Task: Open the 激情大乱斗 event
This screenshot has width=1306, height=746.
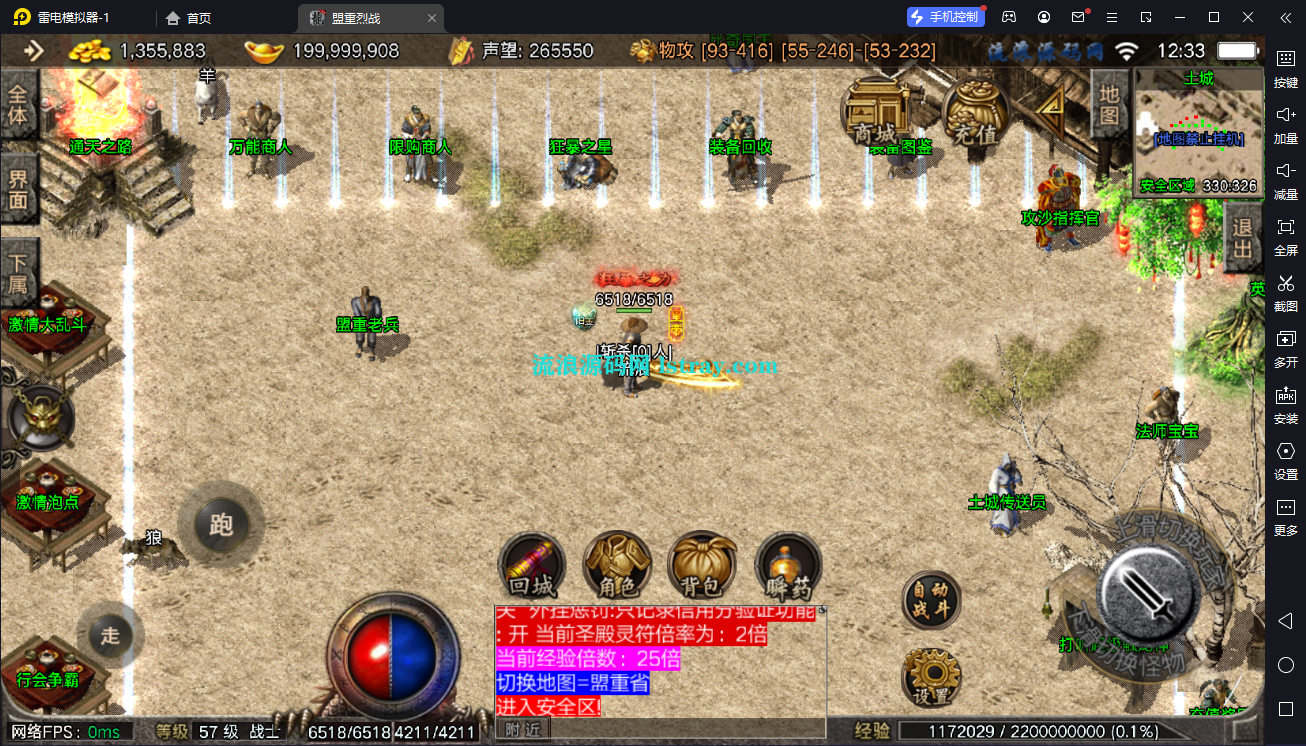Action: pos(48,310)
